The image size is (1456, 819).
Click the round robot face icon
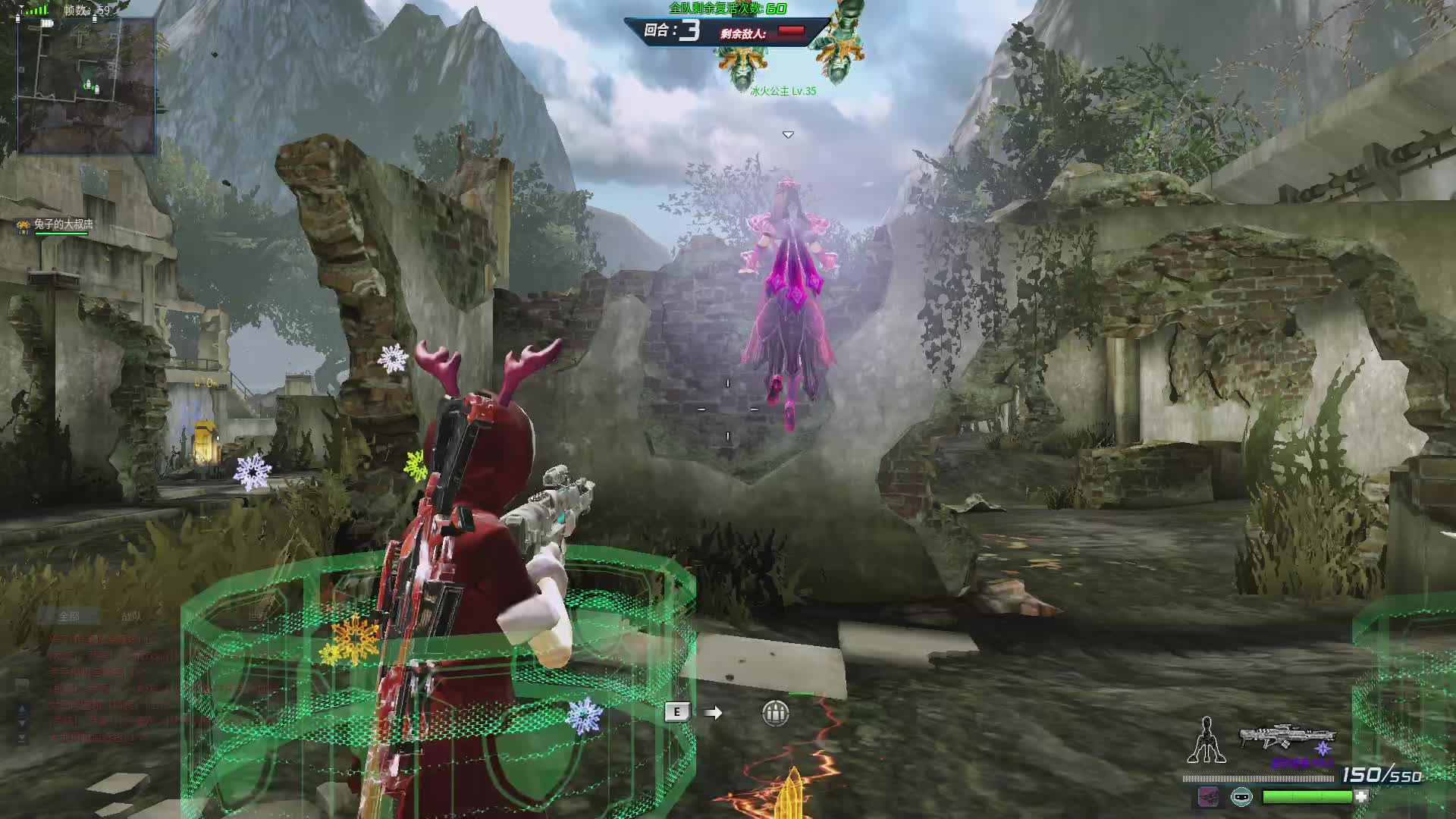(1241, 796)
